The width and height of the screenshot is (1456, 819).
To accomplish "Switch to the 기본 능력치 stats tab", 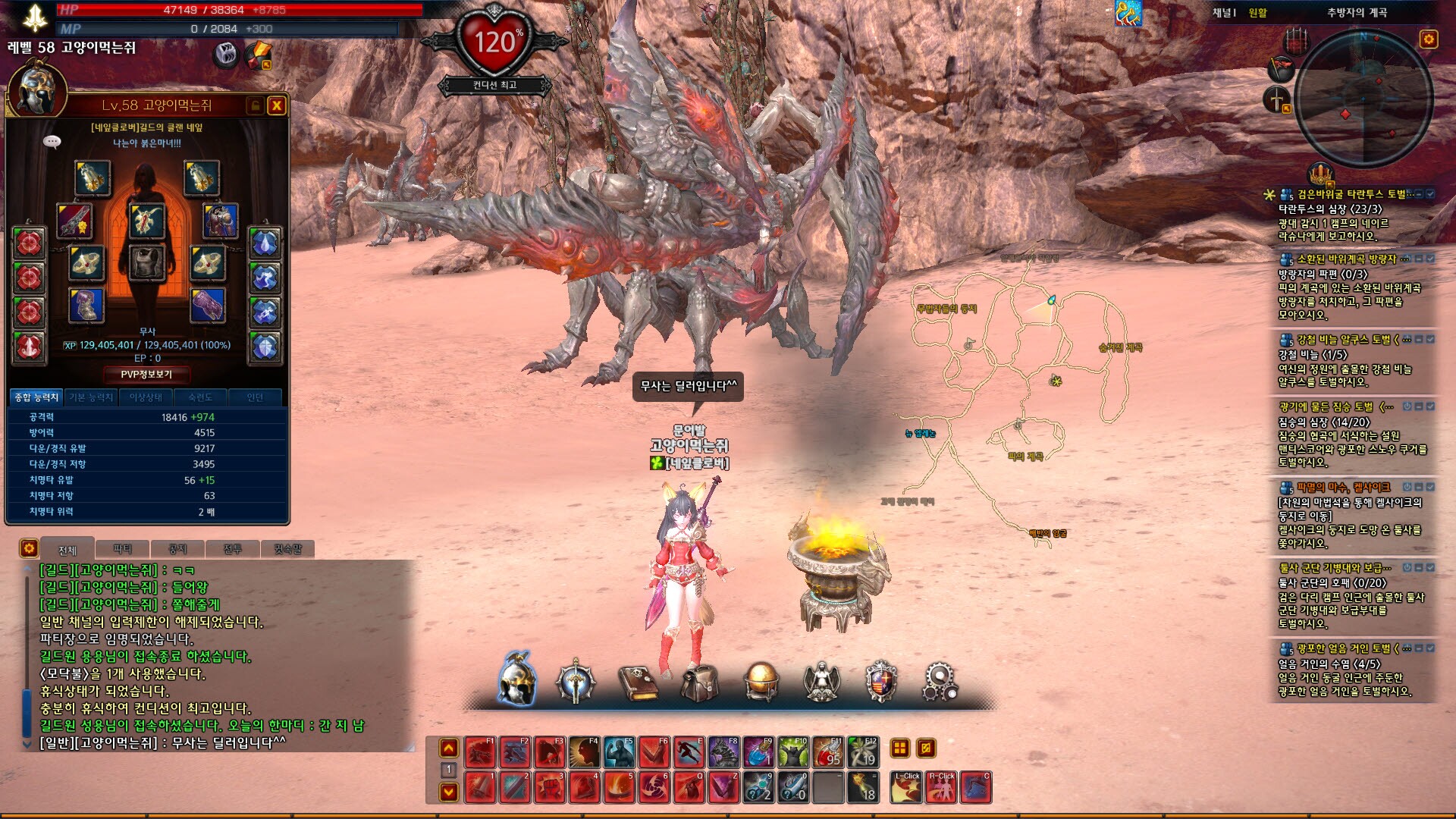I will (x=91, y=397).
